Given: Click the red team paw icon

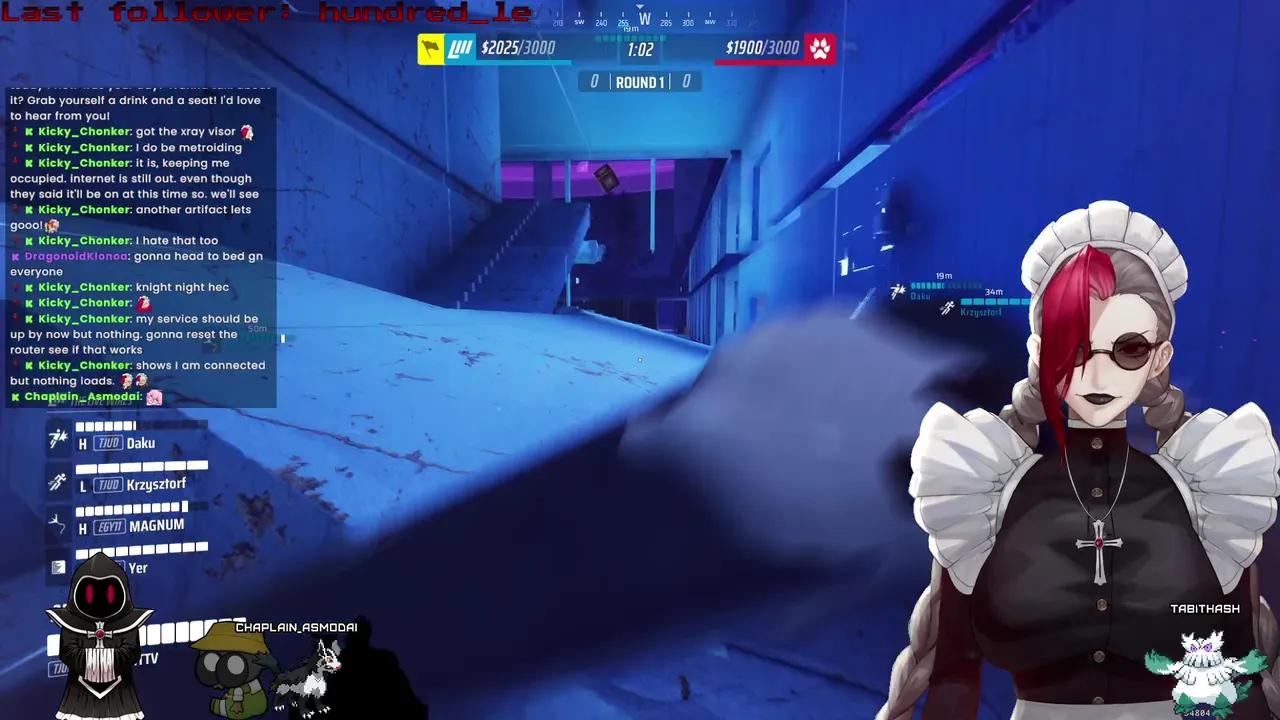Looking at the screenshot, I should pyautogui.click(x=820, y=48).
